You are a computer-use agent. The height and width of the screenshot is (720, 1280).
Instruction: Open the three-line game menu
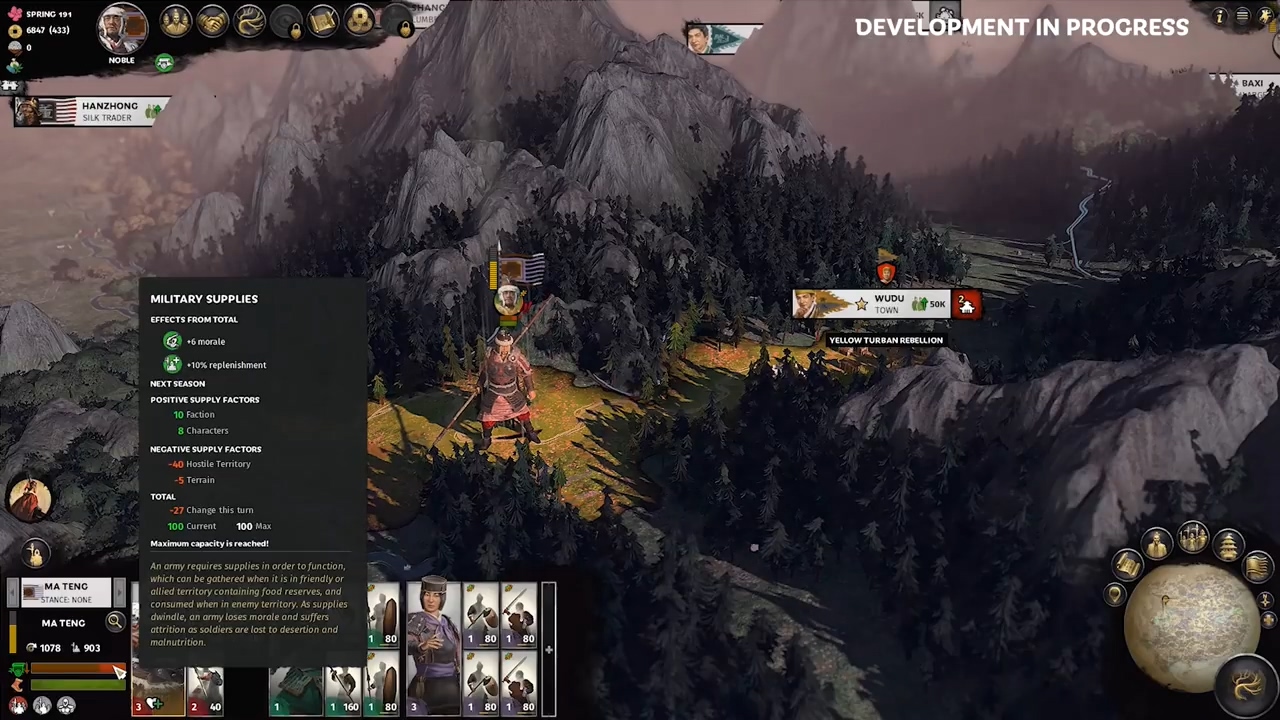tap(1242, 16)
